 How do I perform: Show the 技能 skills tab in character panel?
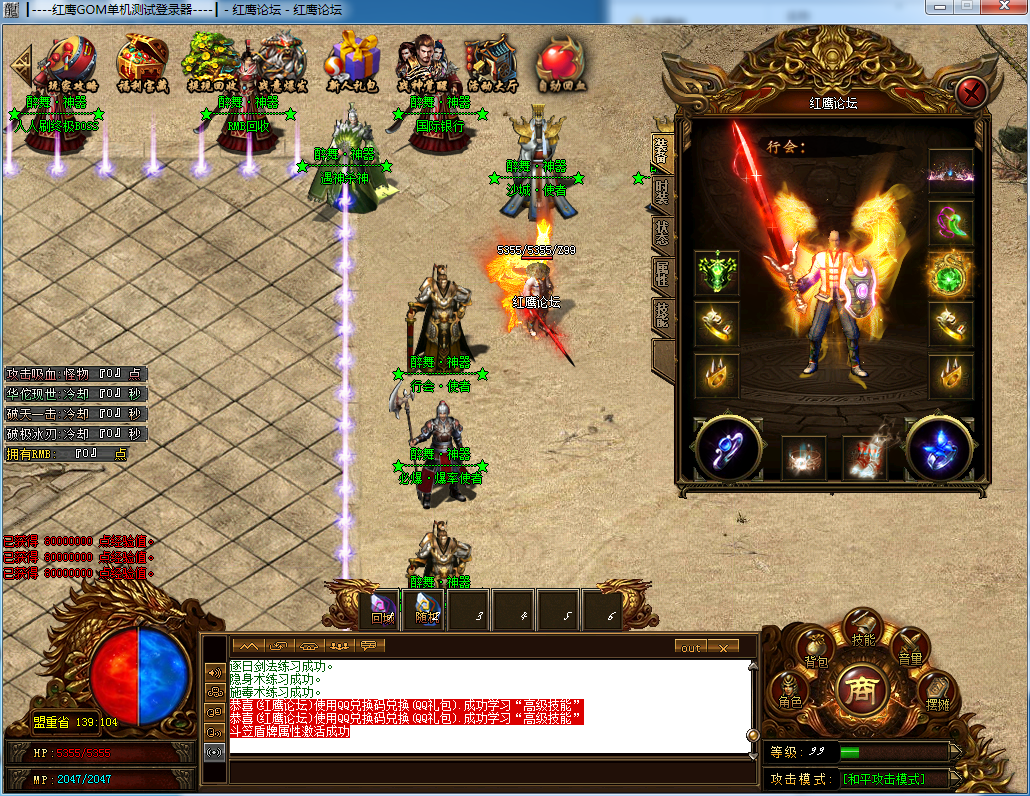662,313
